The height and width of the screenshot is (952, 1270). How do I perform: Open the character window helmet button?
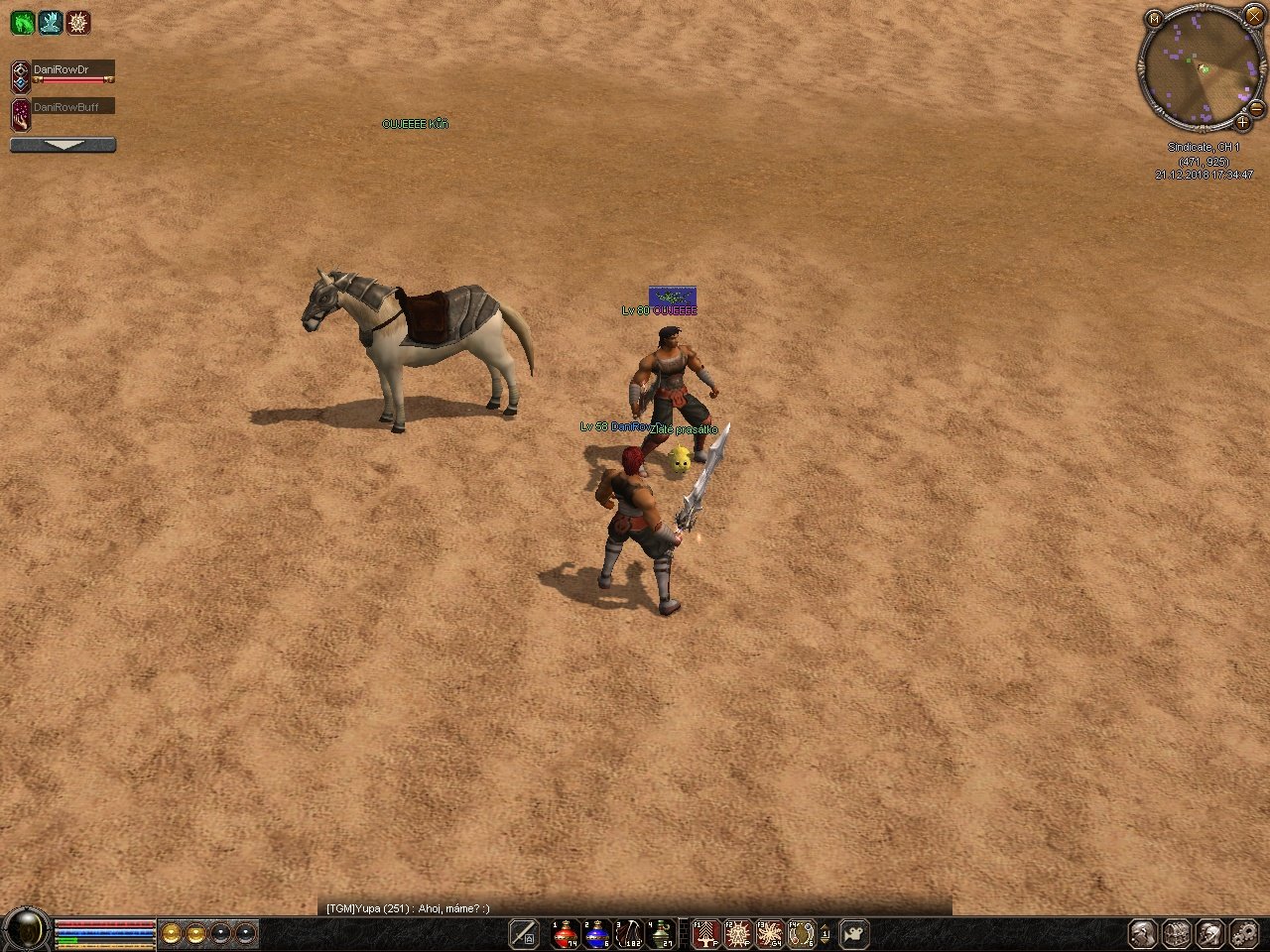tap(1142, 933)
